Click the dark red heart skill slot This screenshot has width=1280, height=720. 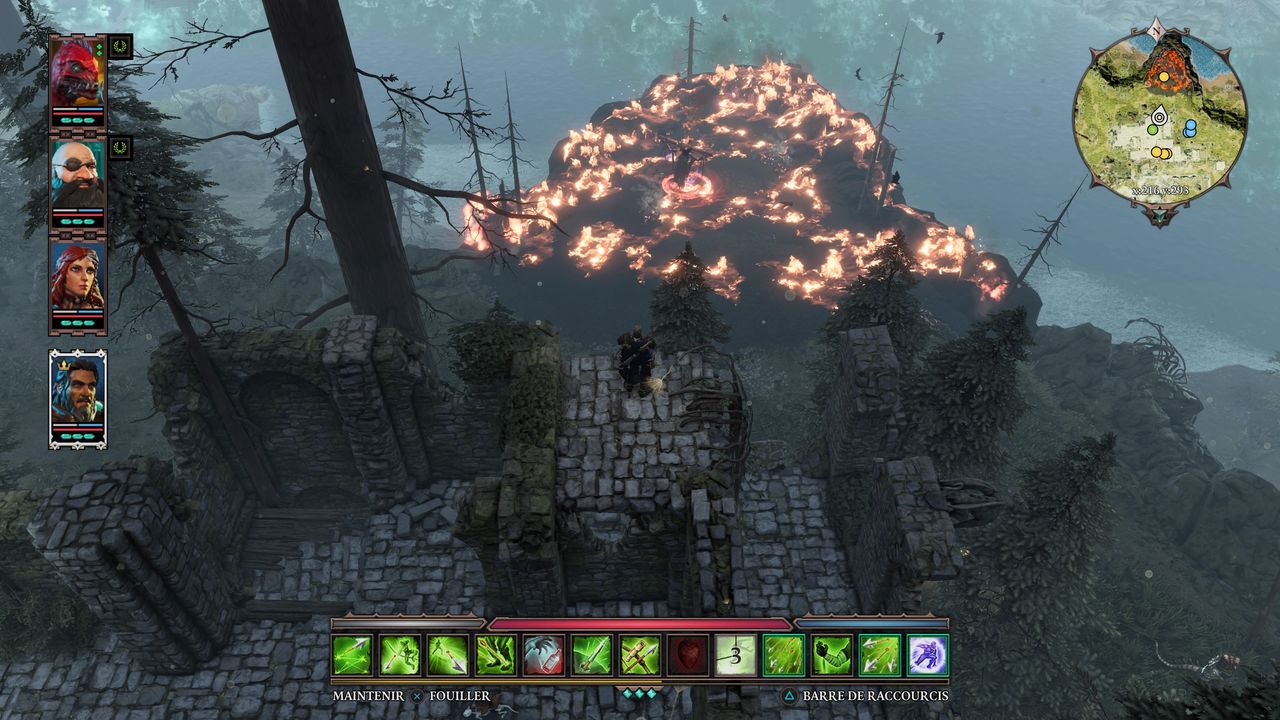click(688, 655)
